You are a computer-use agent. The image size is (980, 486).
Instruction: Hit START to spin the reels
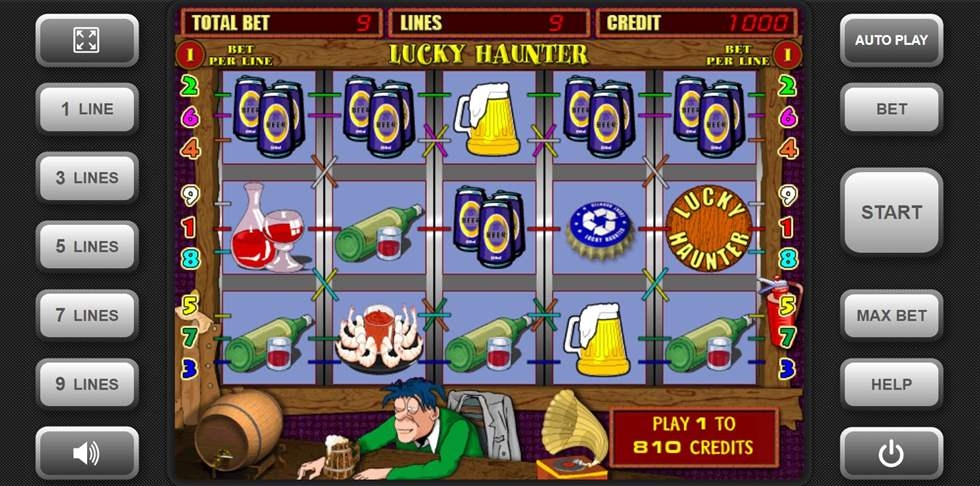click(x=891, y=212)
